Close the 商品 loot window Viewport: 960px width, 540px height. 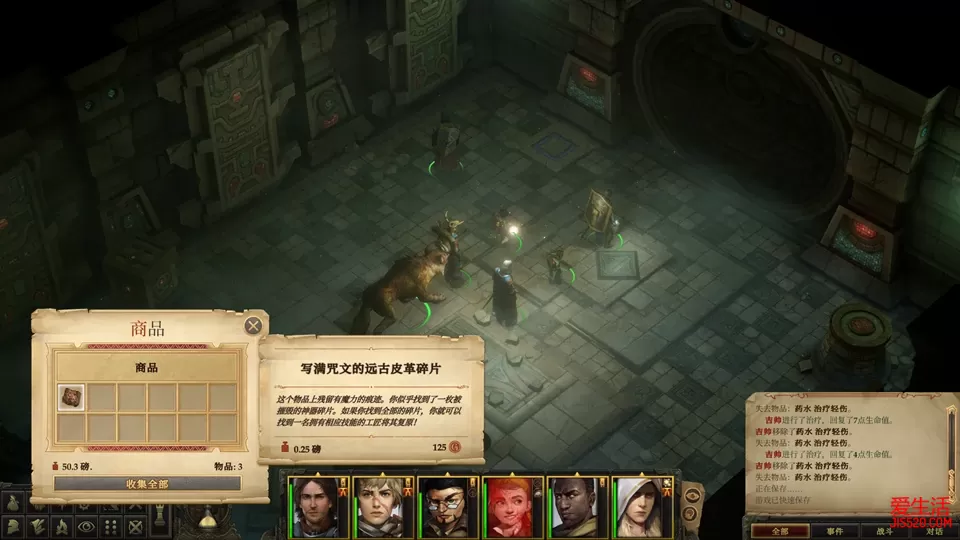254,325
